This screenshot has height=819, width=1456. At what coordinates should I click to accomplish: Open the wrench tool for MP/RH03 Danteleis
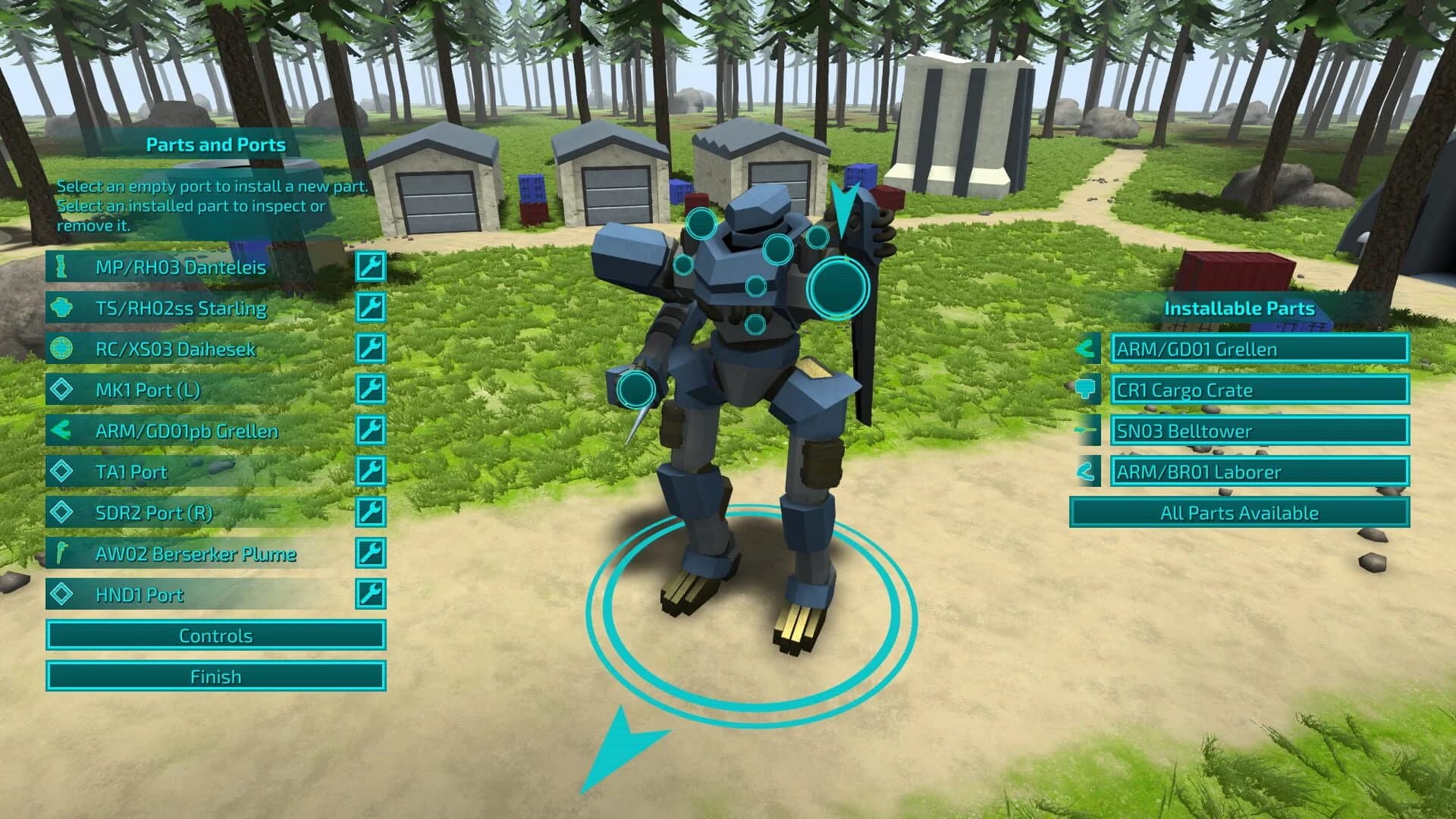tap(371, 267)
